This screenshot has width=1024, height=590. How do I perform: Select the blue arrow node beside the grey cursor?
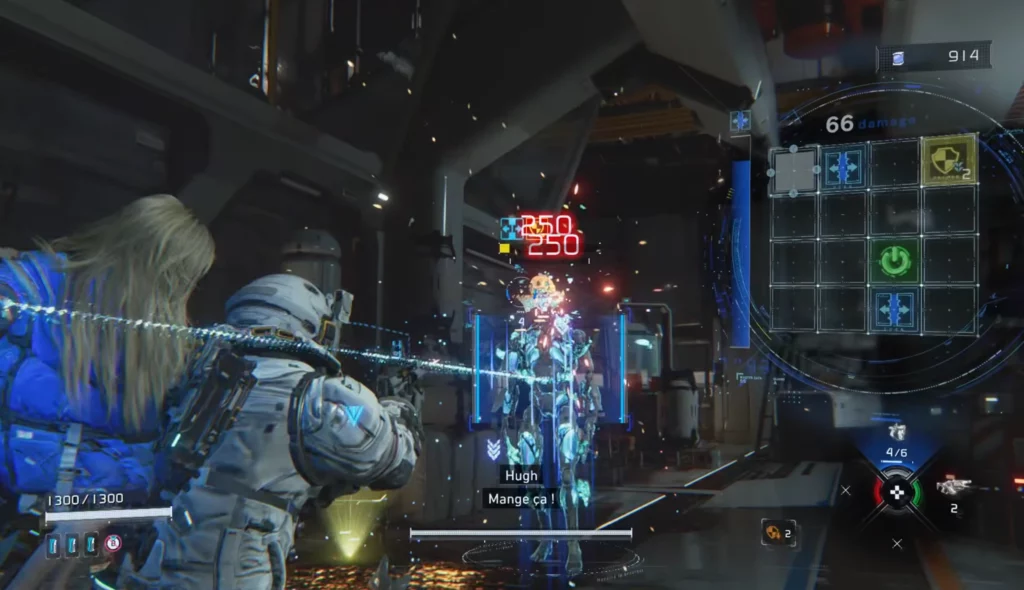(x=845, y=165)
